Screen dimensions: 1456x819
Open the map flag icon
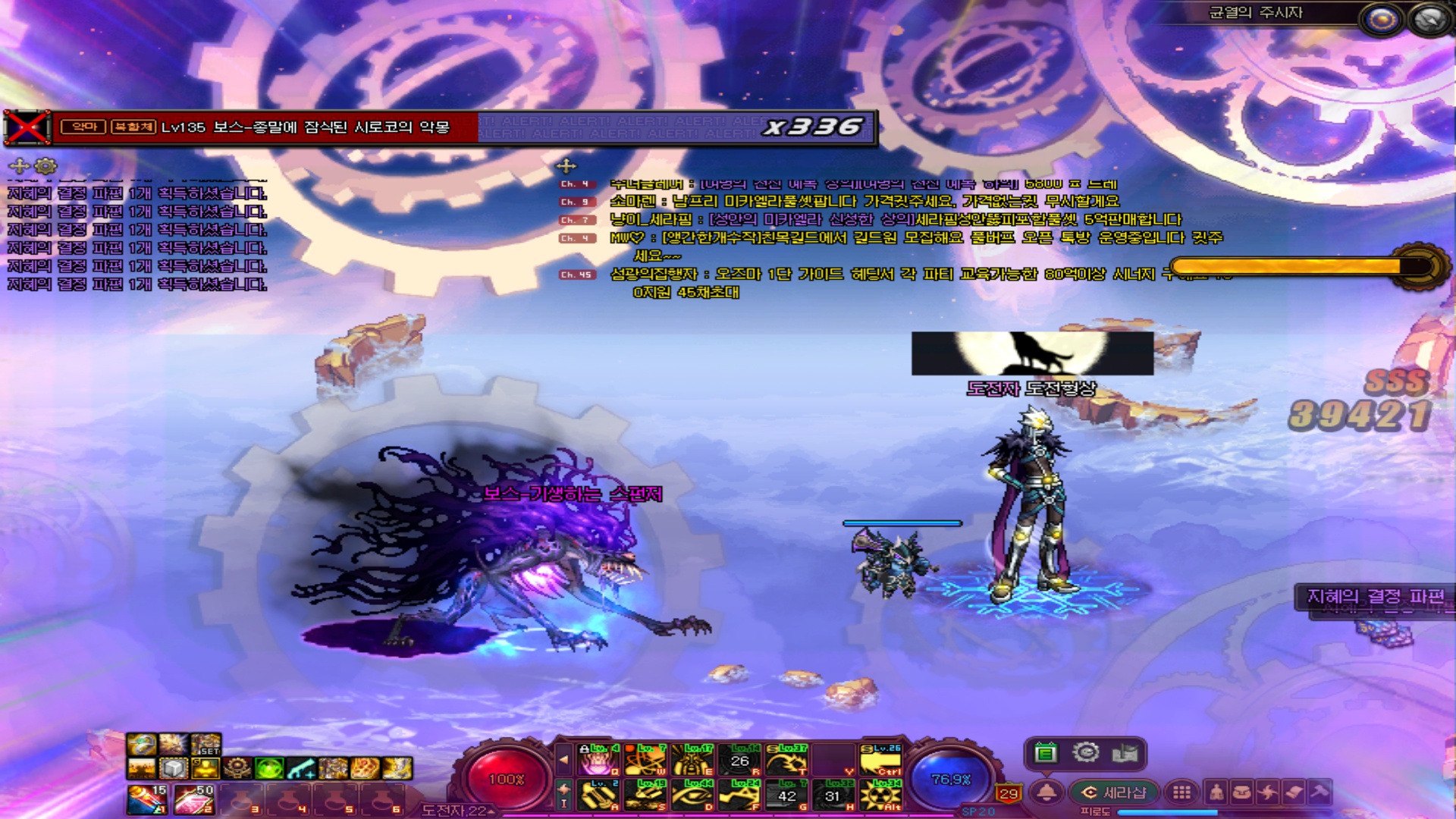point(1125,753)
